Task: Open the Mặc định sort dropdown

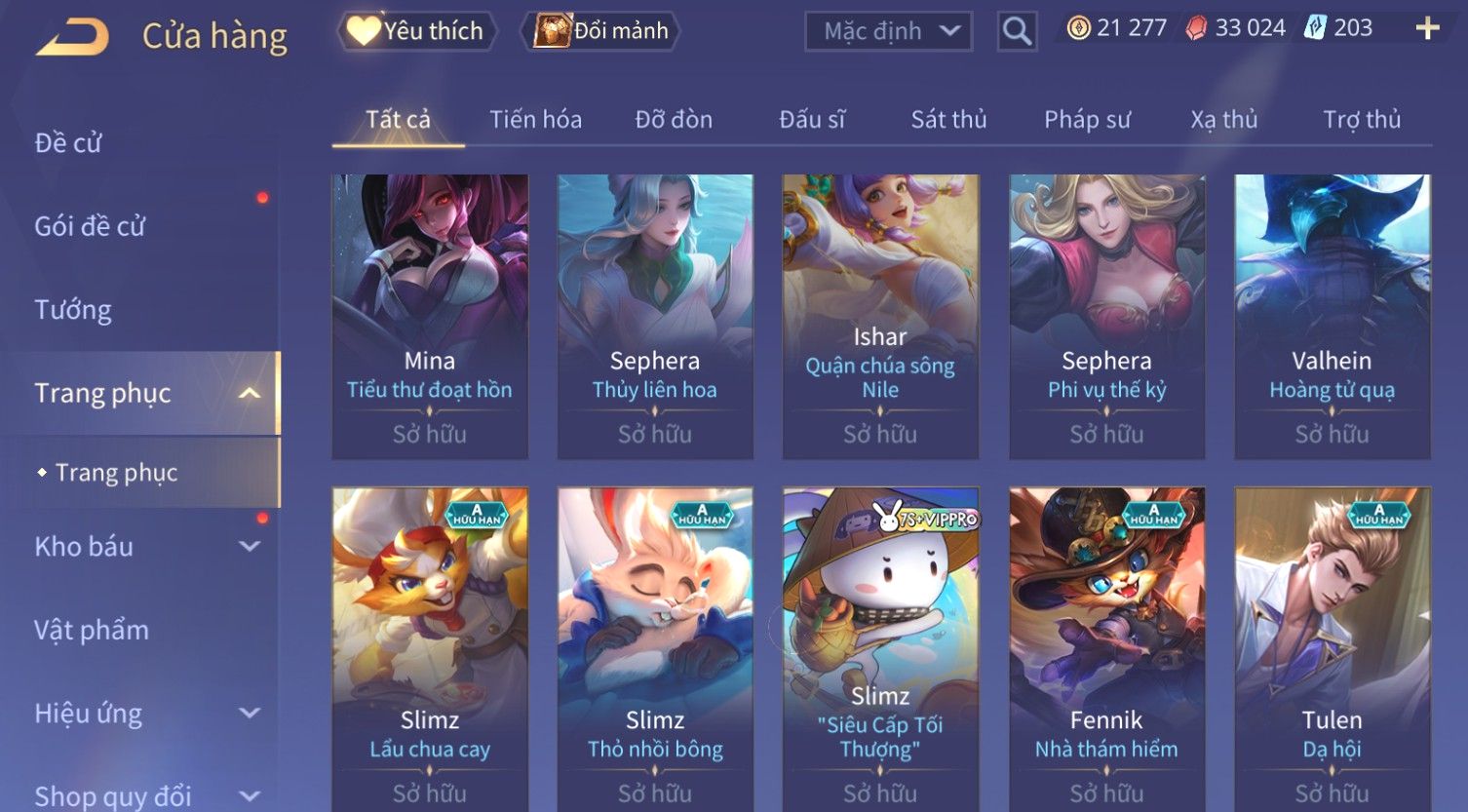Action: click(x=888, y=31)
